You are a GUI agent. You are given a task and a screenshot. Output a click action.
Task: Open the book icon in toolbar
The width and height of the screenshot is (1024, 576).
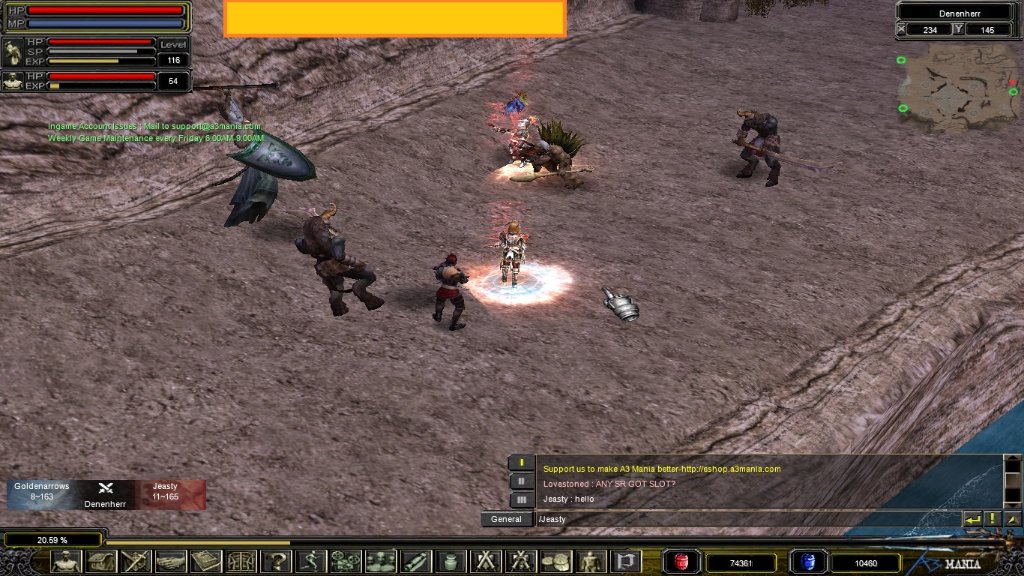point(206,561)
